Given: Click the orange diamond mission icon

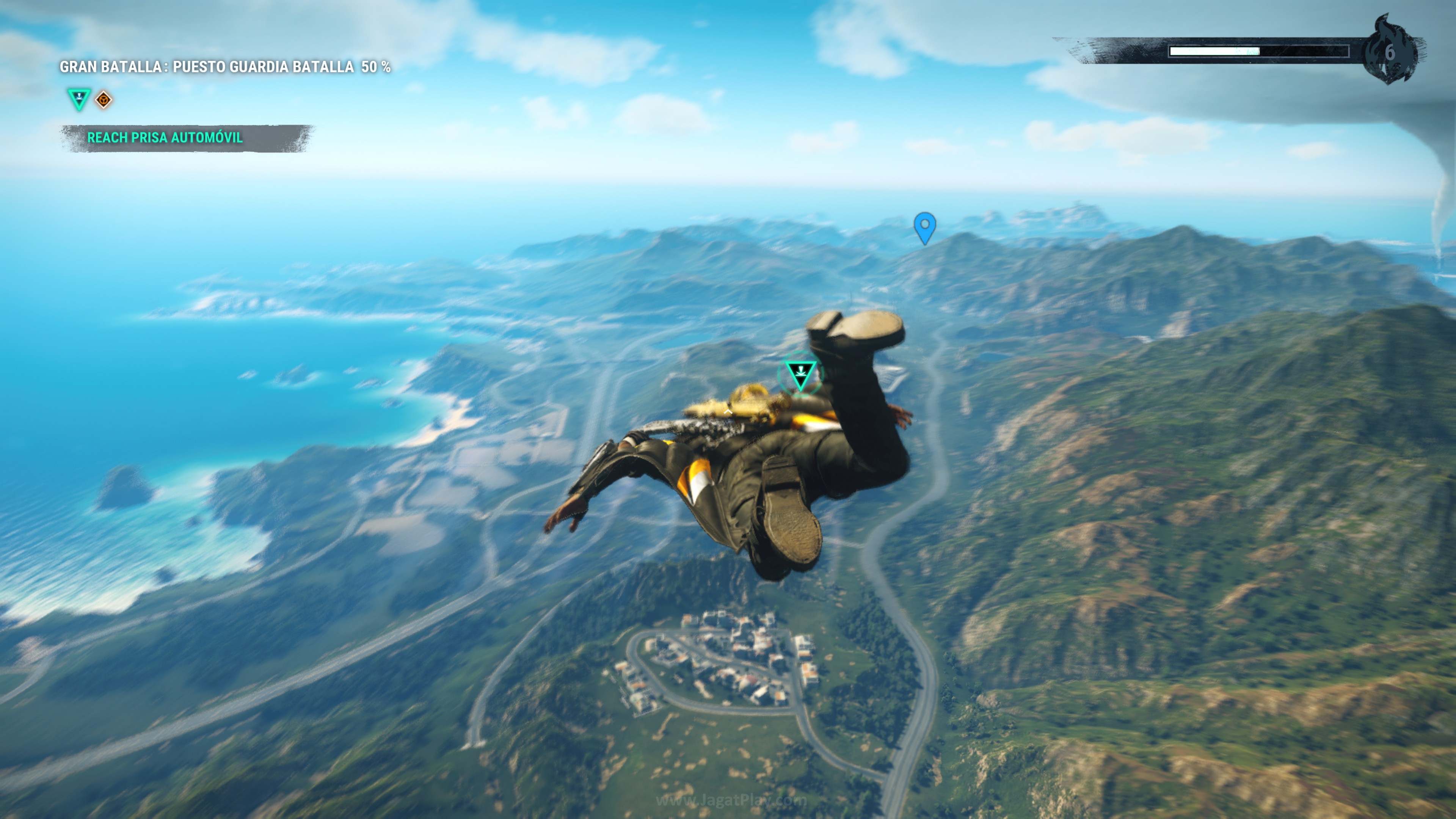Looking at the screenshot, I should pos(104,100).
